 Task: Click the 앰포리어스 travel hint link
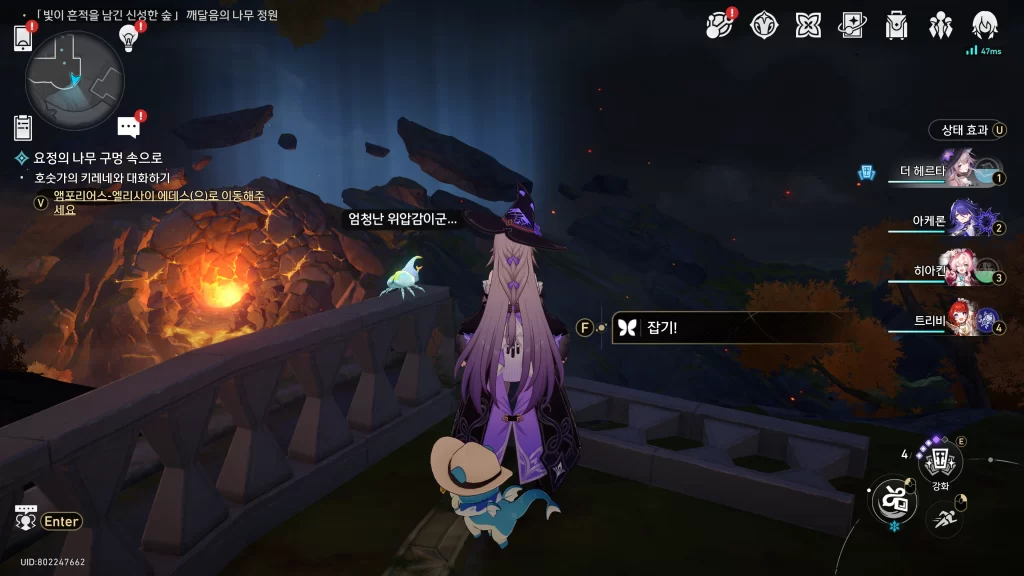(x=159, y=202)
